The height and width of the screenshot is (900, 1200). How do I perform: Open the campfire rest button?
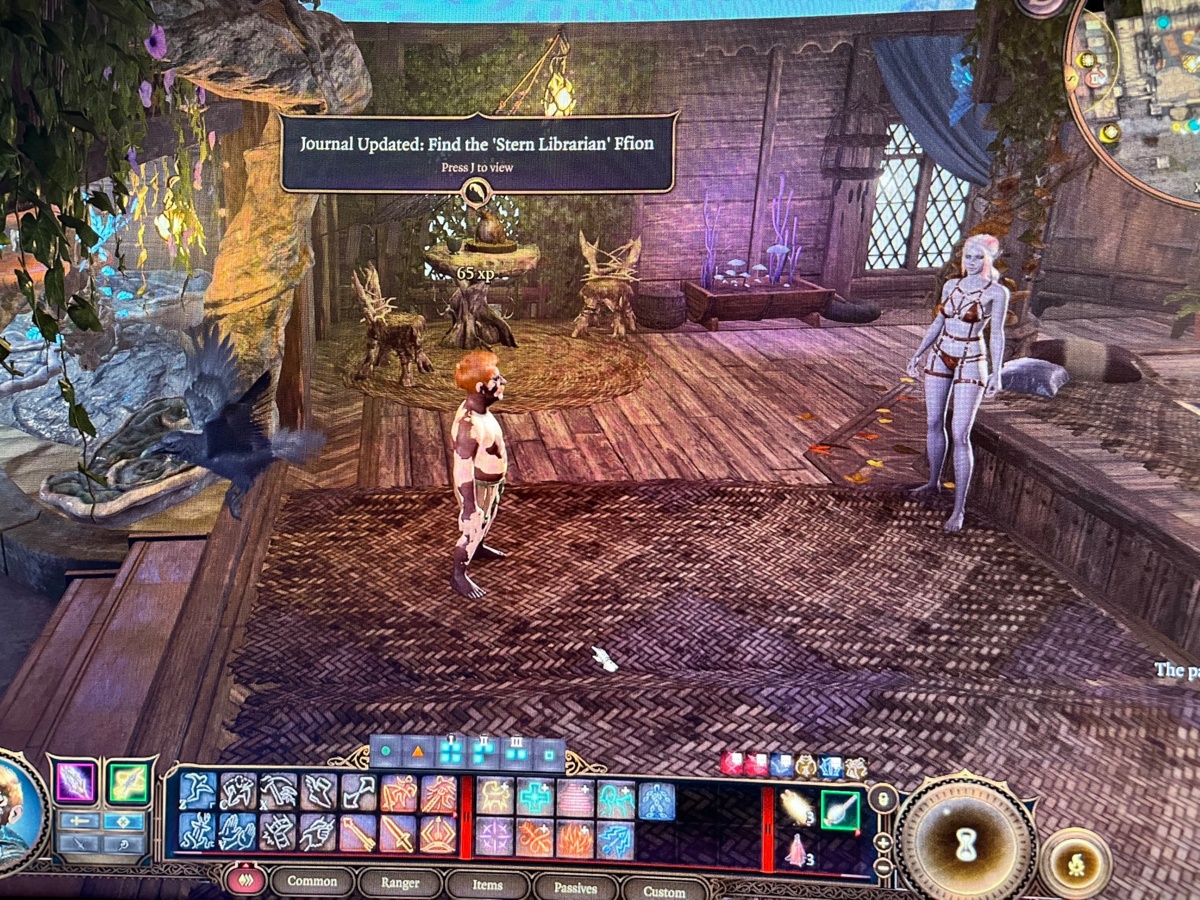pos(1077,862)
